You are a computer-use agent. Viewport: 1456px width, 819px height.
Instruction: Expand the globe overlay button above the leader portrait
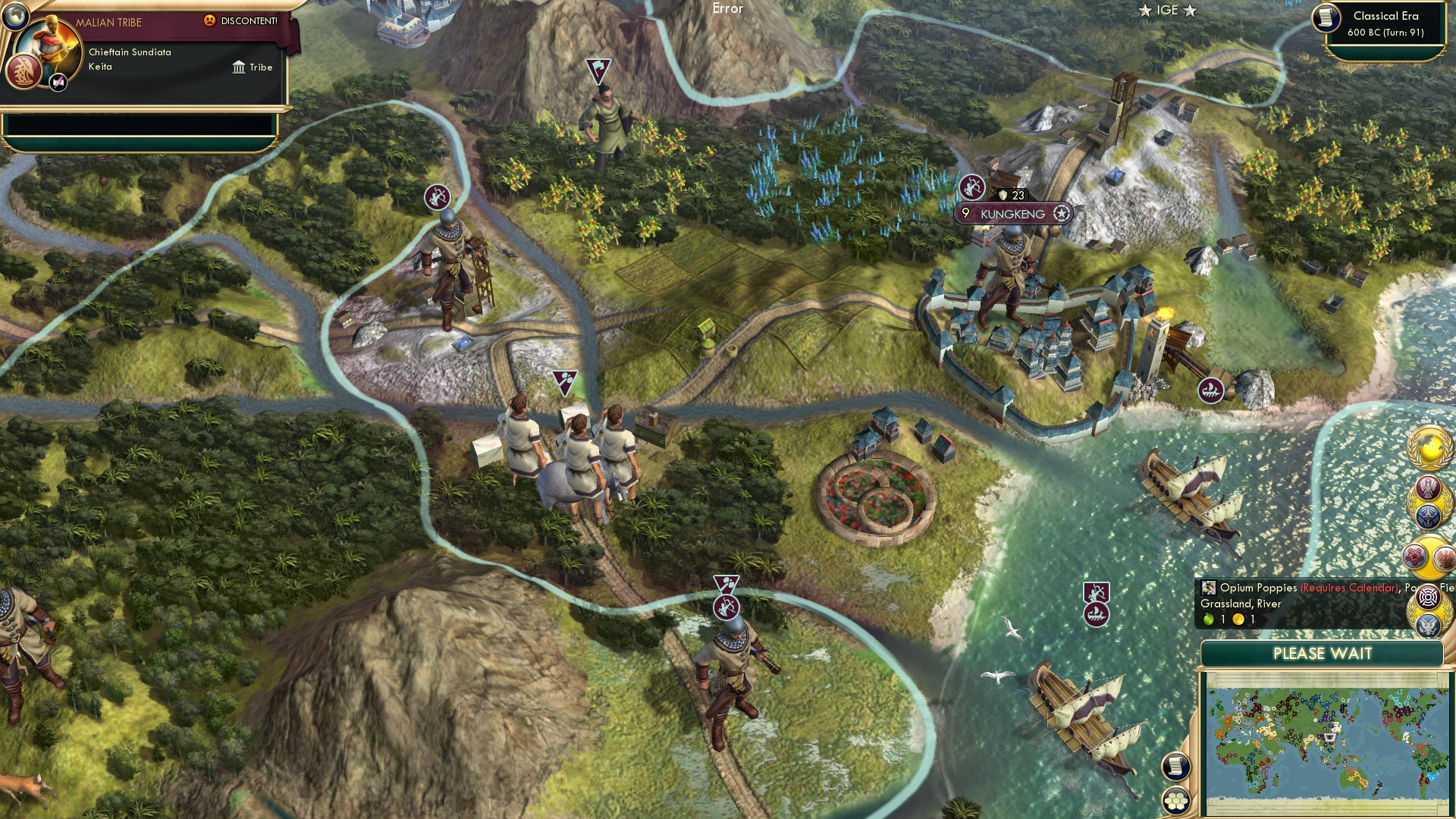(x=14, y=15)
